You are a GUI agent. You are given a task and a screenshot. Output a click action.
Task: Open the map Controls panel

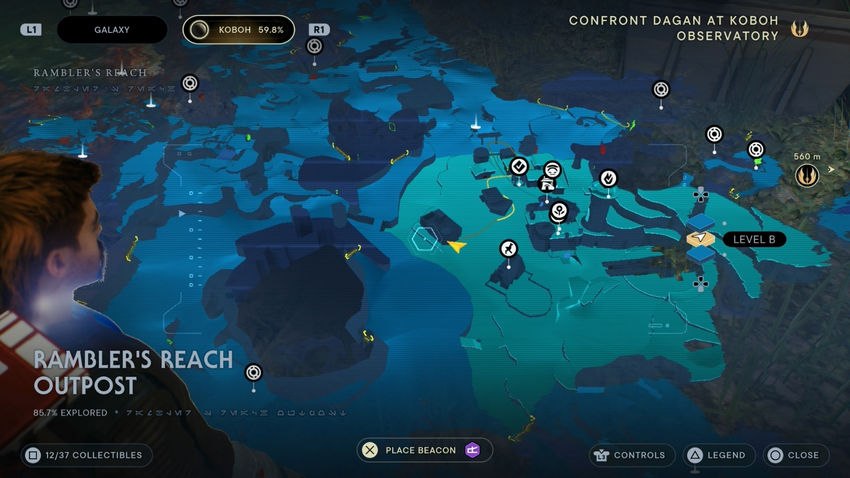pos(628,455)
